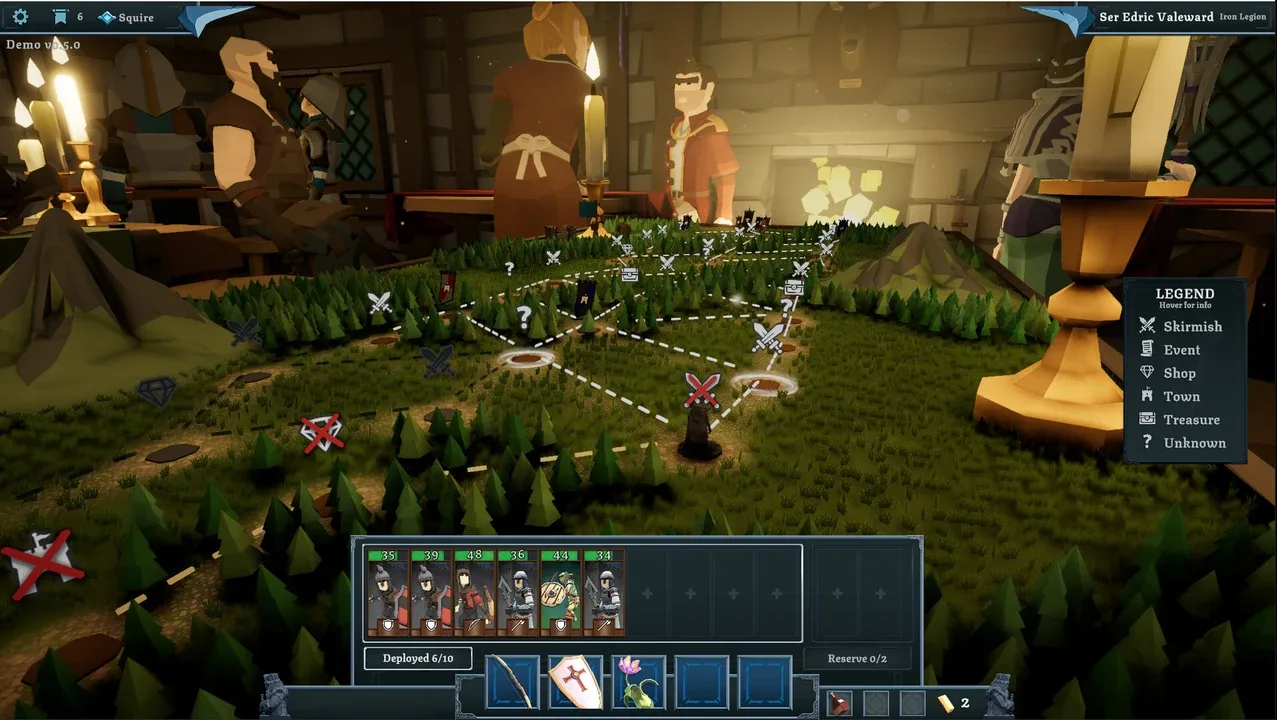Choose the largest question mark map node
Screen dimensions: 1277x720
(x=523, y=318)
